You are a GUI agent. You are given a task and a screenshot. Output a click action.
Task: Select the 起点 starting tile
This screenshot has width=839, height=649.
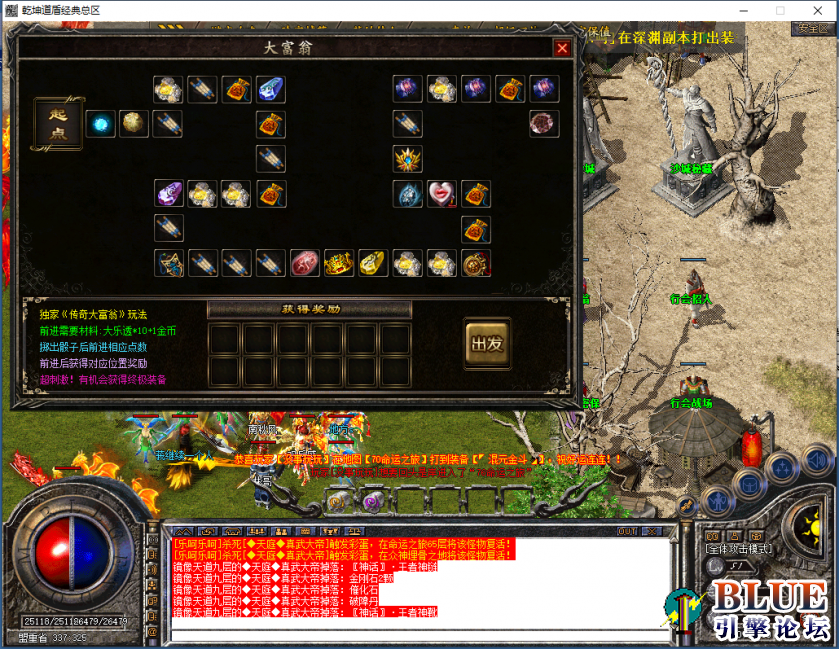(x=58, y=124)
